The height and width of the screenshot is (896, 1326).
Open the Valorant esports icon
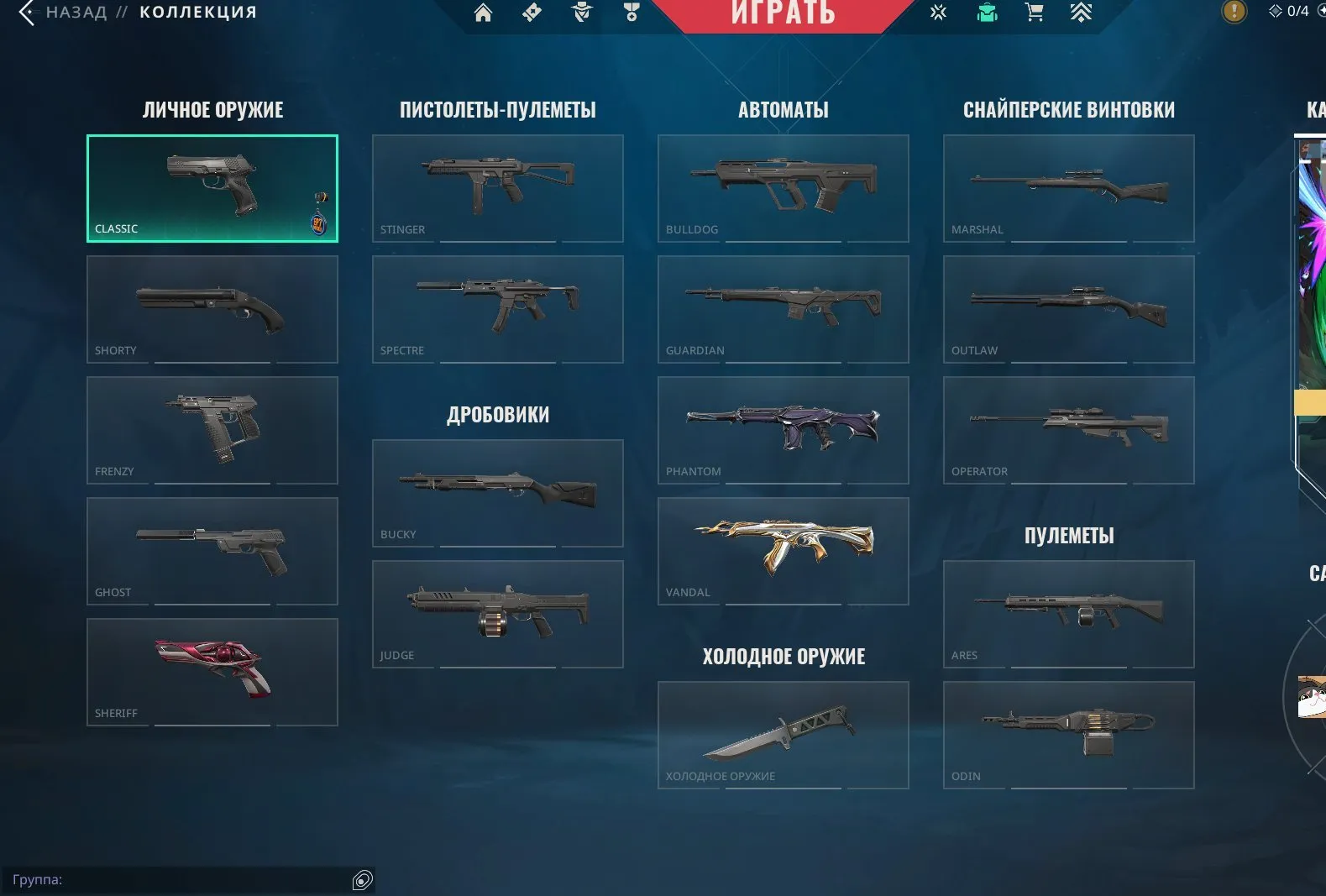click(937, 13)
